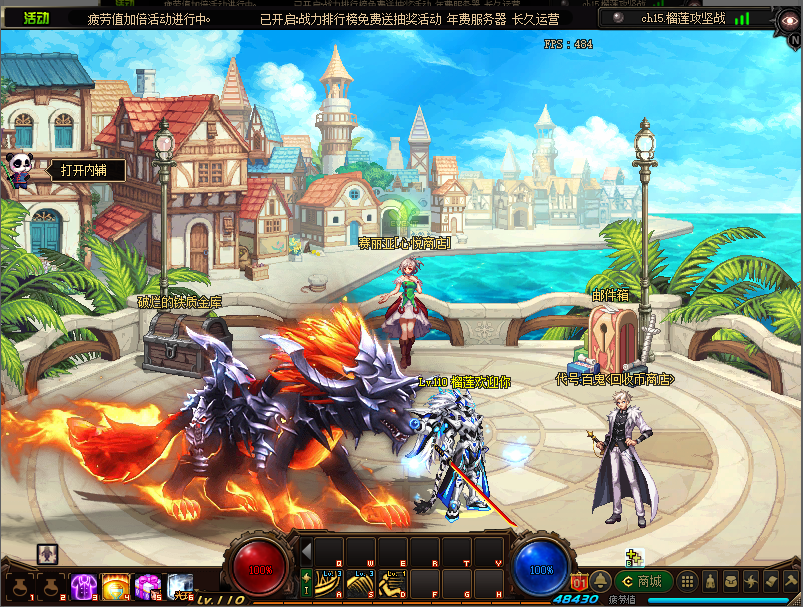
Task: Use the golden diamond item in slot 4
Action: [115, 584]
